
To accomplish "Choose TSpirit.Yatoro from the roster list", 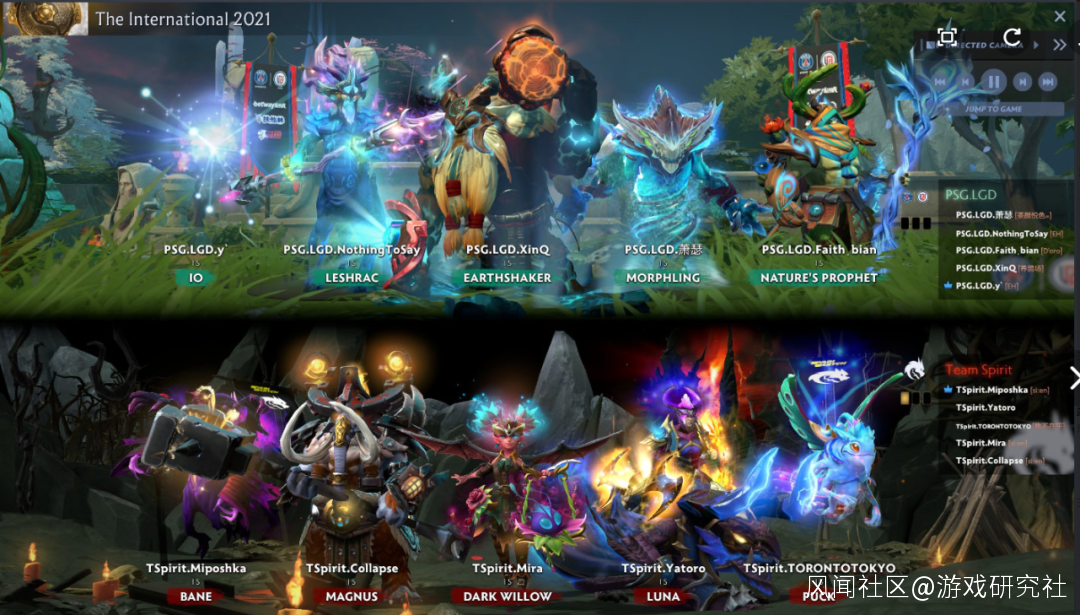I will pyautogui.click(x=985, y=408).
